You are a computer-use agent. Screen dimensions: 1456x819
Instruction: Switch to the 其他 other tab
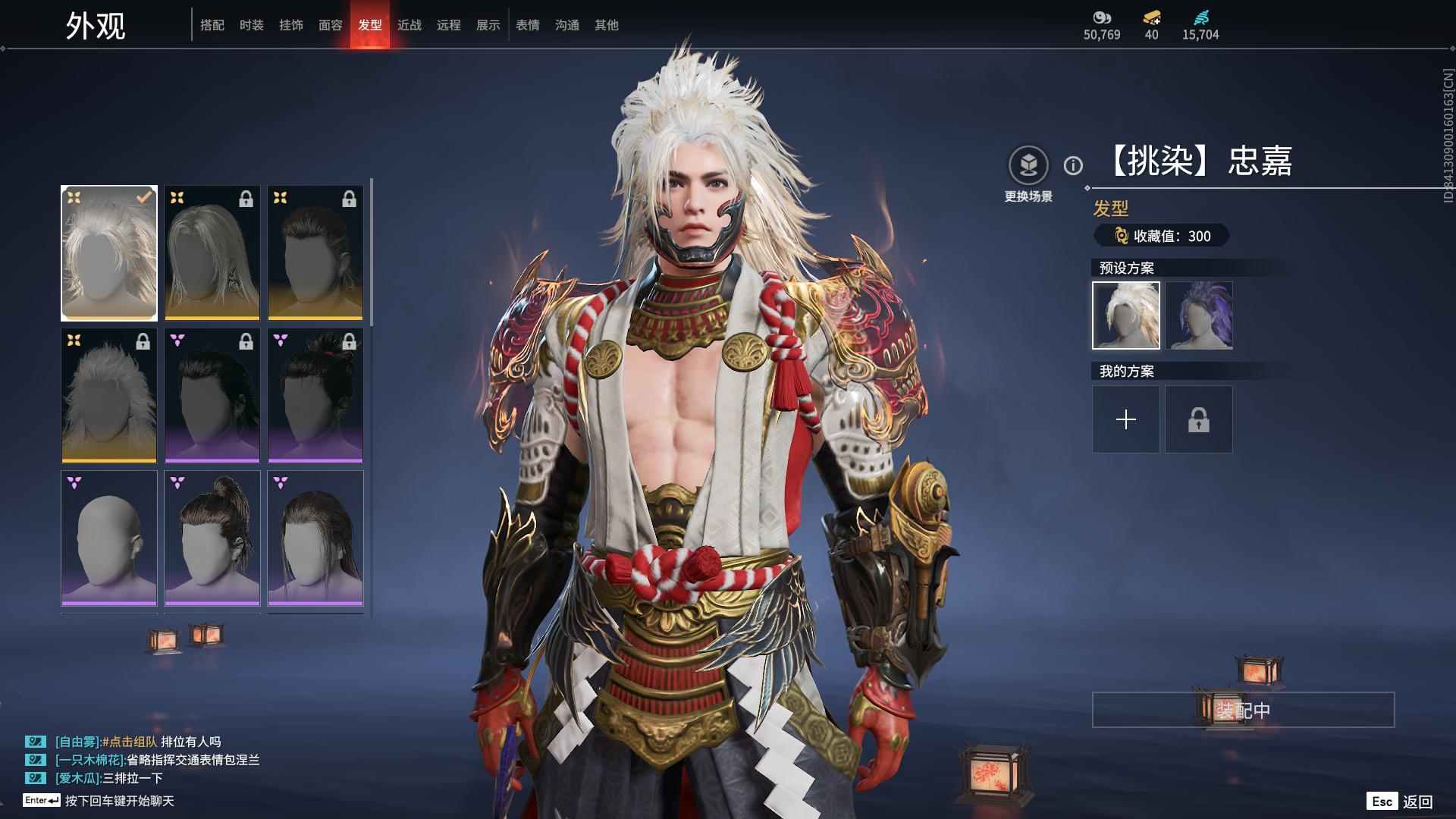click(x=607, y=25)
